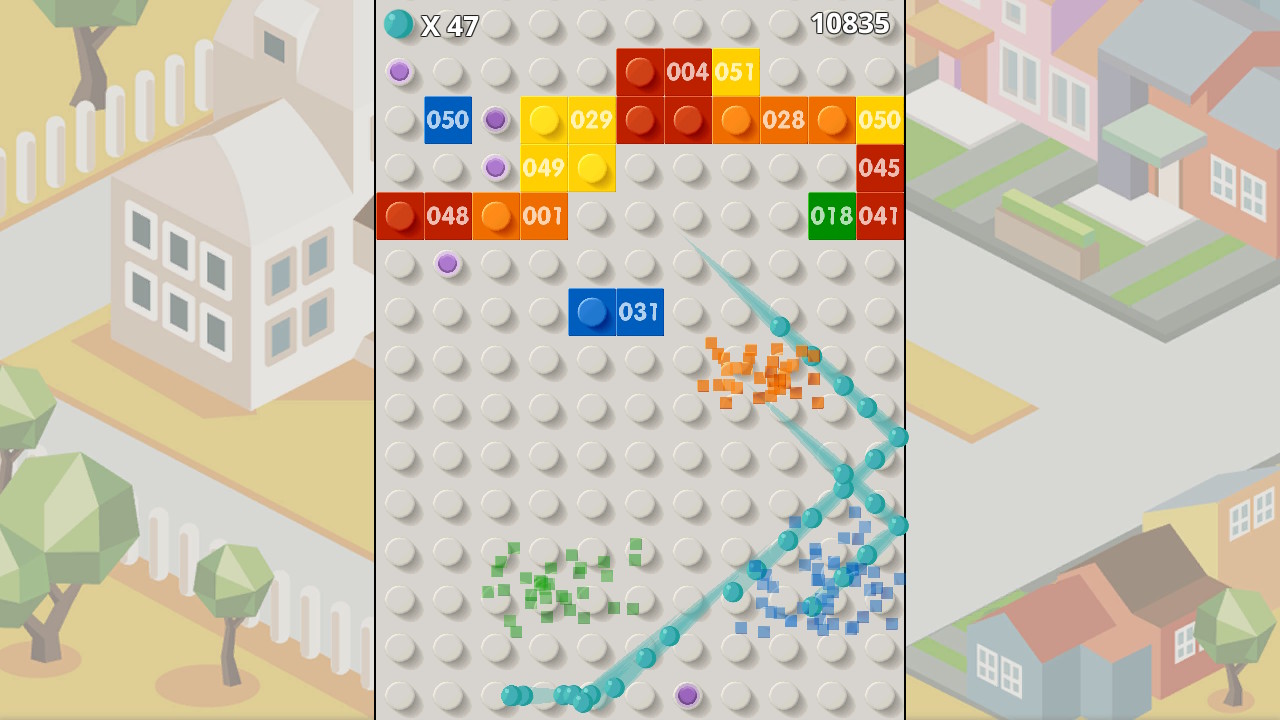Viewport: 1280px width, 720px height.
Task: Select the purple stud above the 049 brick
Action: [x=496, y=167]
